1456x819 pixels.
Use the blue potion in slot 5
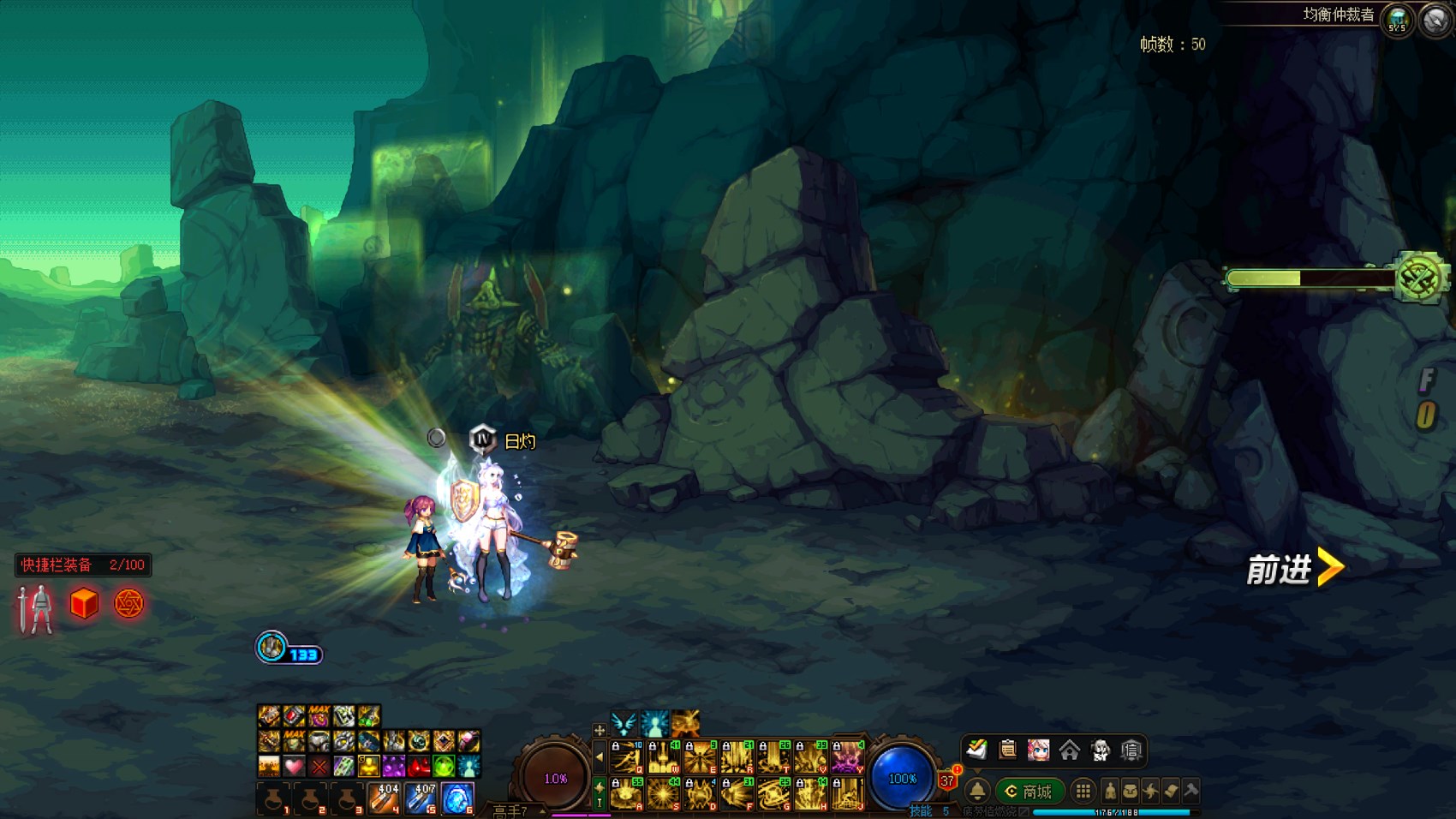tap(421, 798)
